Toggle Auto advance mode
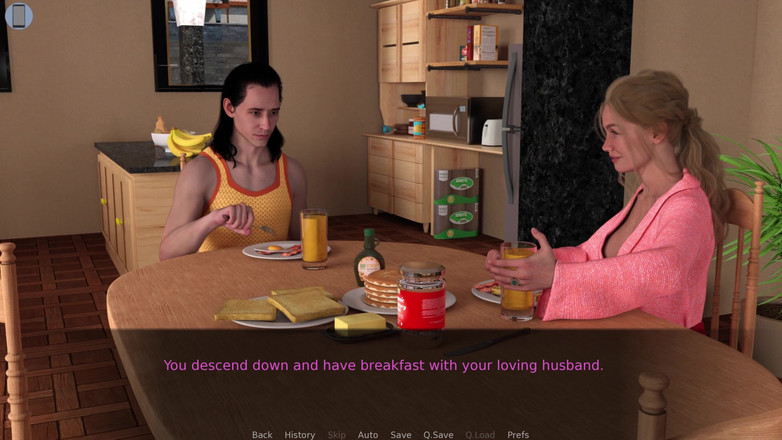 [x=368, y=434]
